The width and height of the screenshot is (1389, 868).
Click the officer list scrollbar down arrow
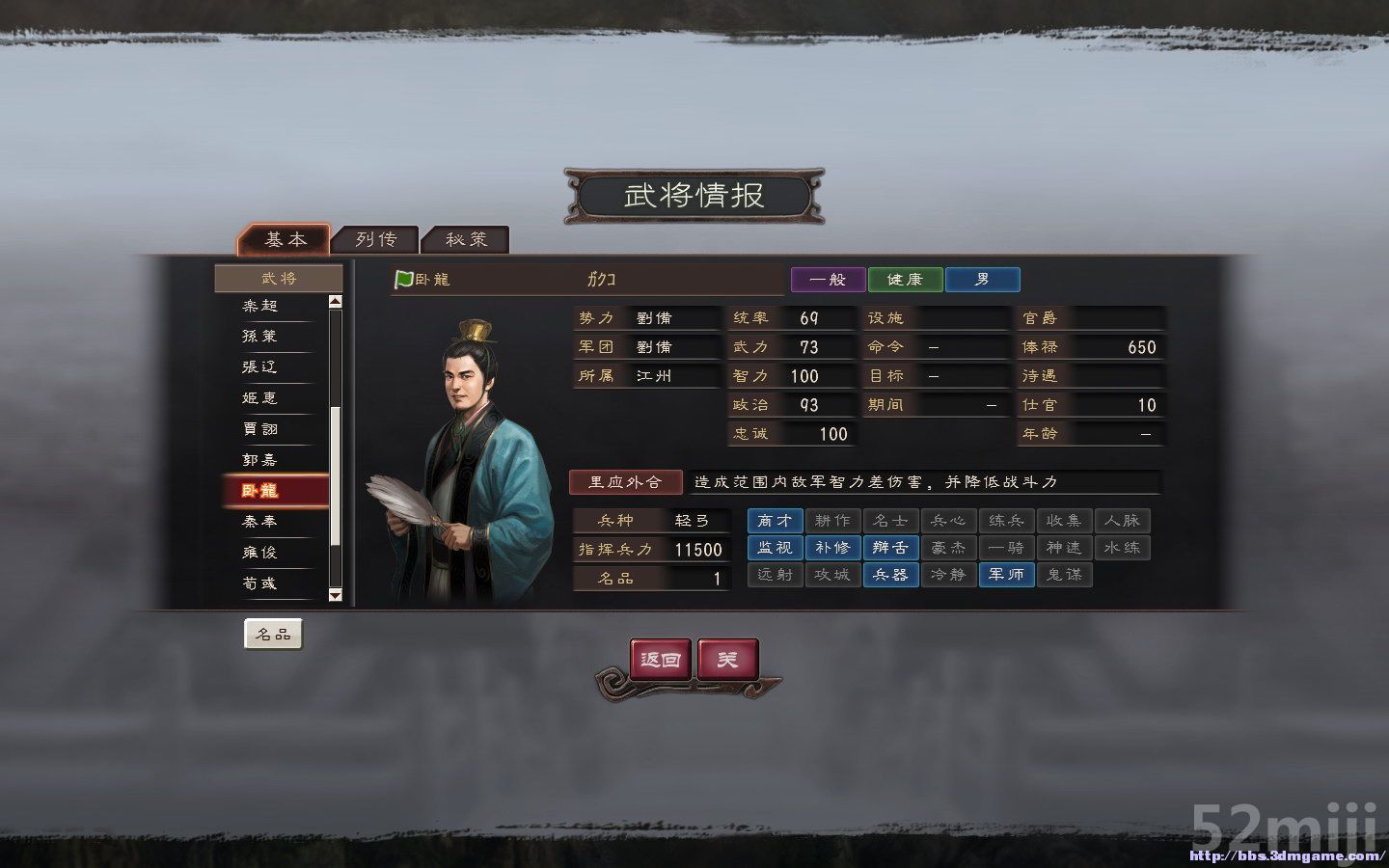coord(337,595)
